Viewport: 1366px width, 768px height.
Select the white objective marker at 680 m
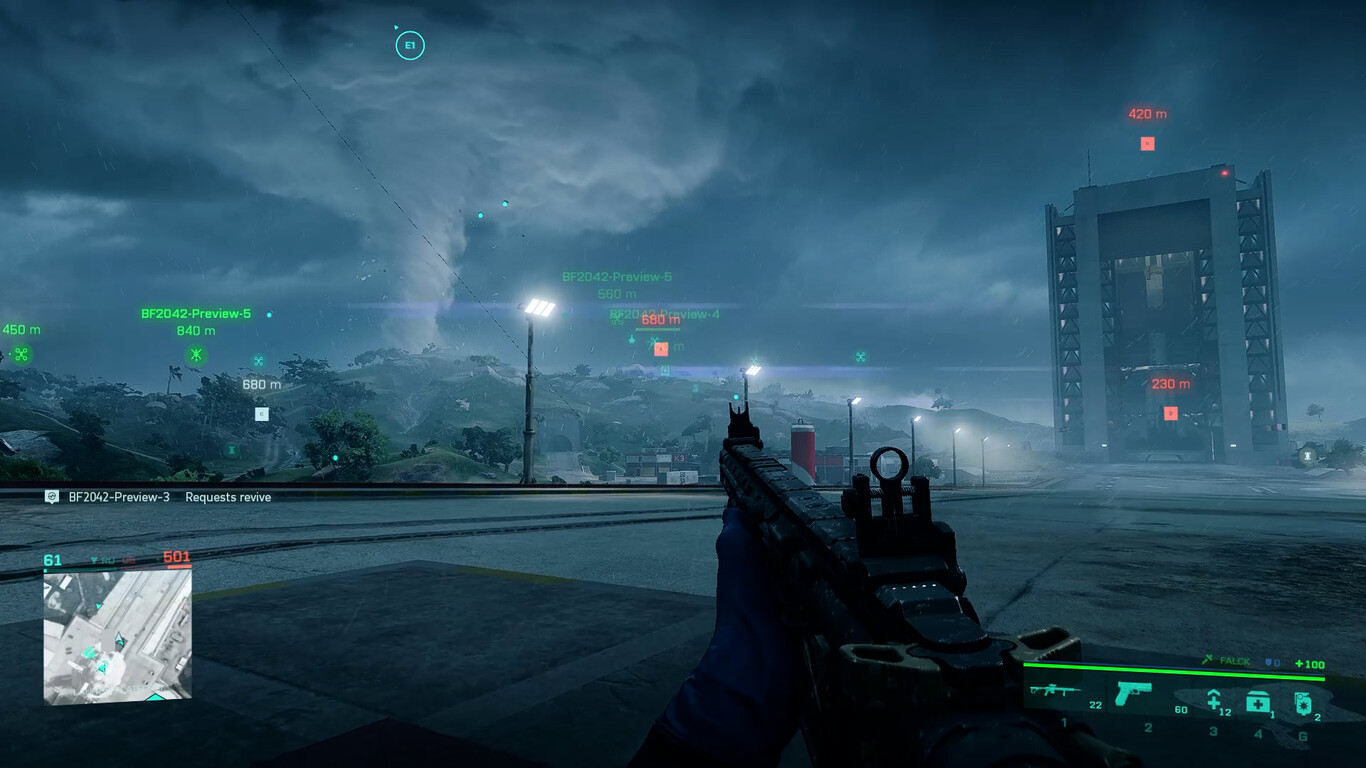point(262,413)
